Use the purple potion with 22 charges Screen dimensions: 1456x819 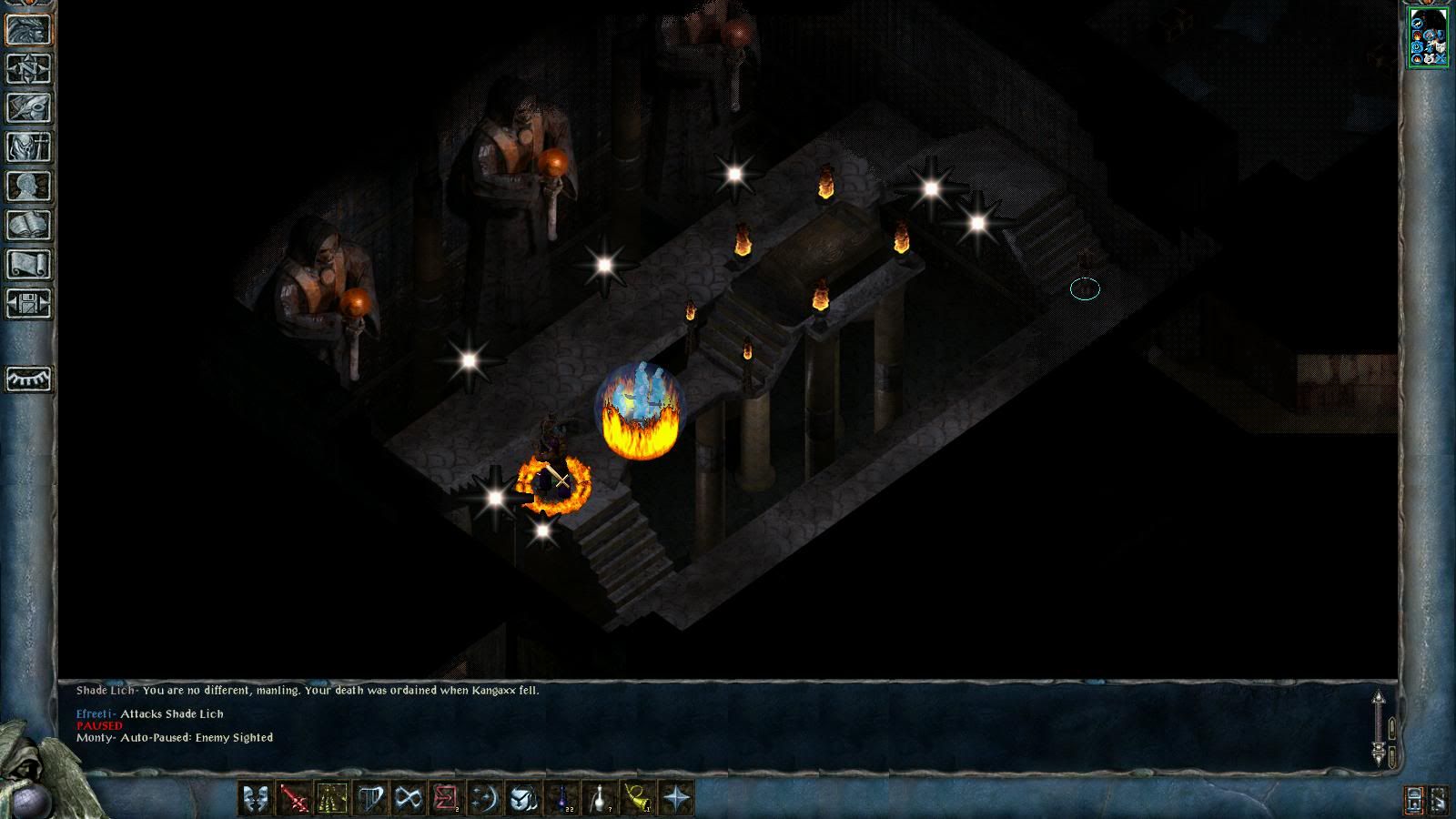click(561, 799)
